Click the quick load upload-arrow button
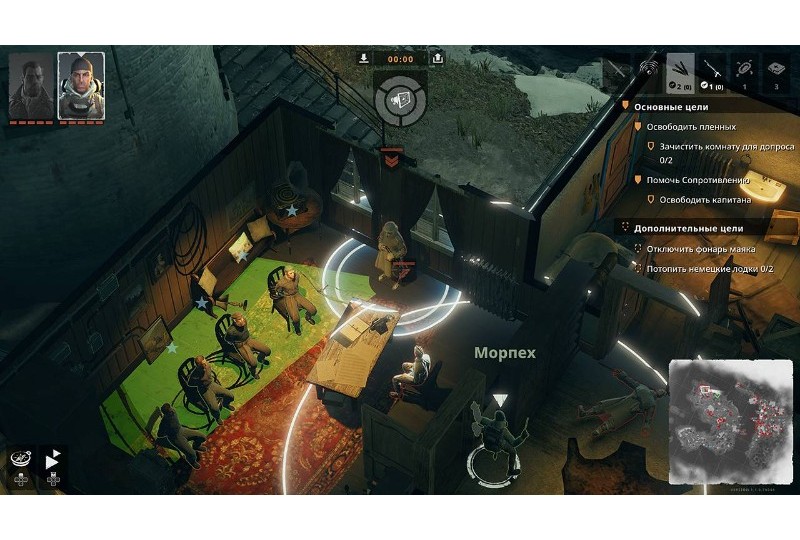This screenshot has height=540, width=800. (438, 57)
